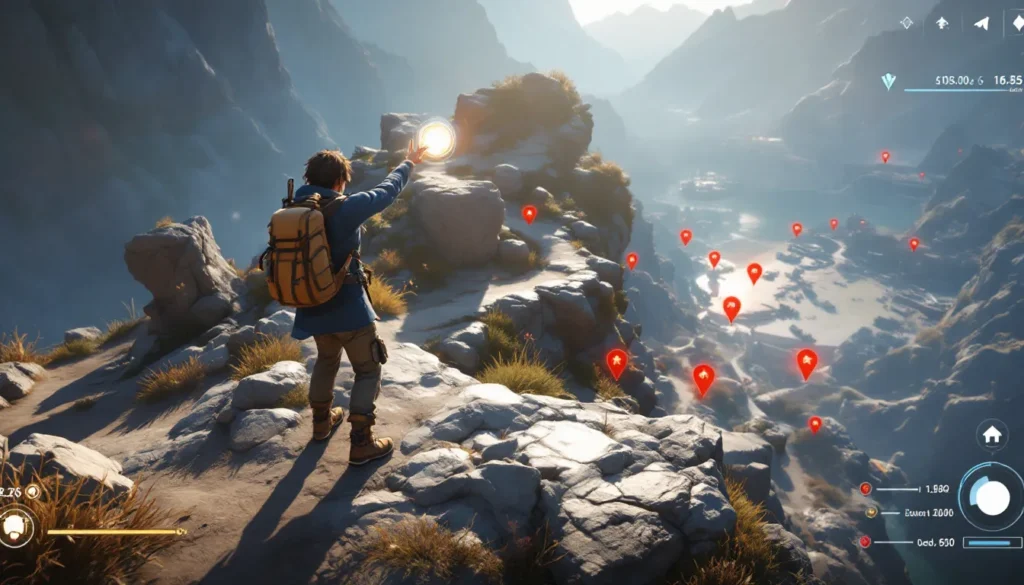Open the home icon button
The height and width of the screenshot is (585, 1024).
point(992,434)
